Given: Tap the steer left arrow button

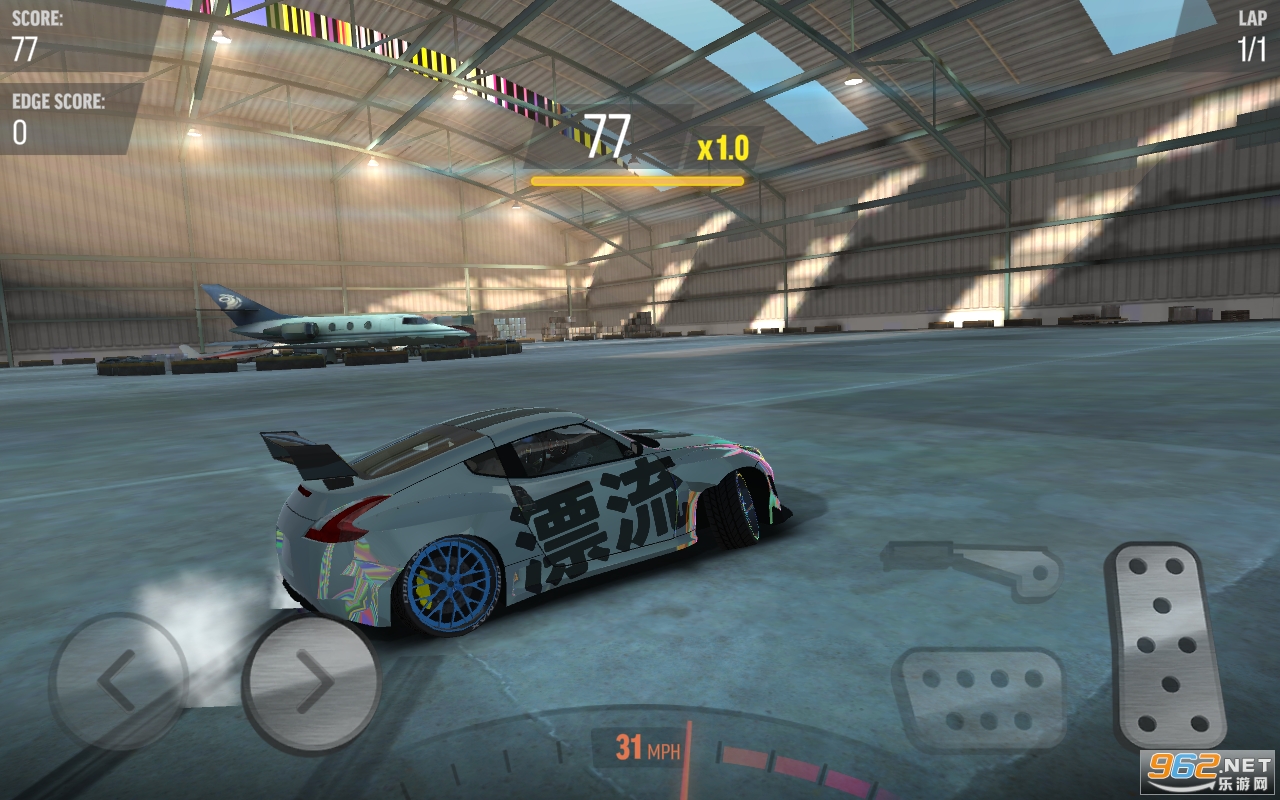Looking at the screenshot, I should [118, 681].
